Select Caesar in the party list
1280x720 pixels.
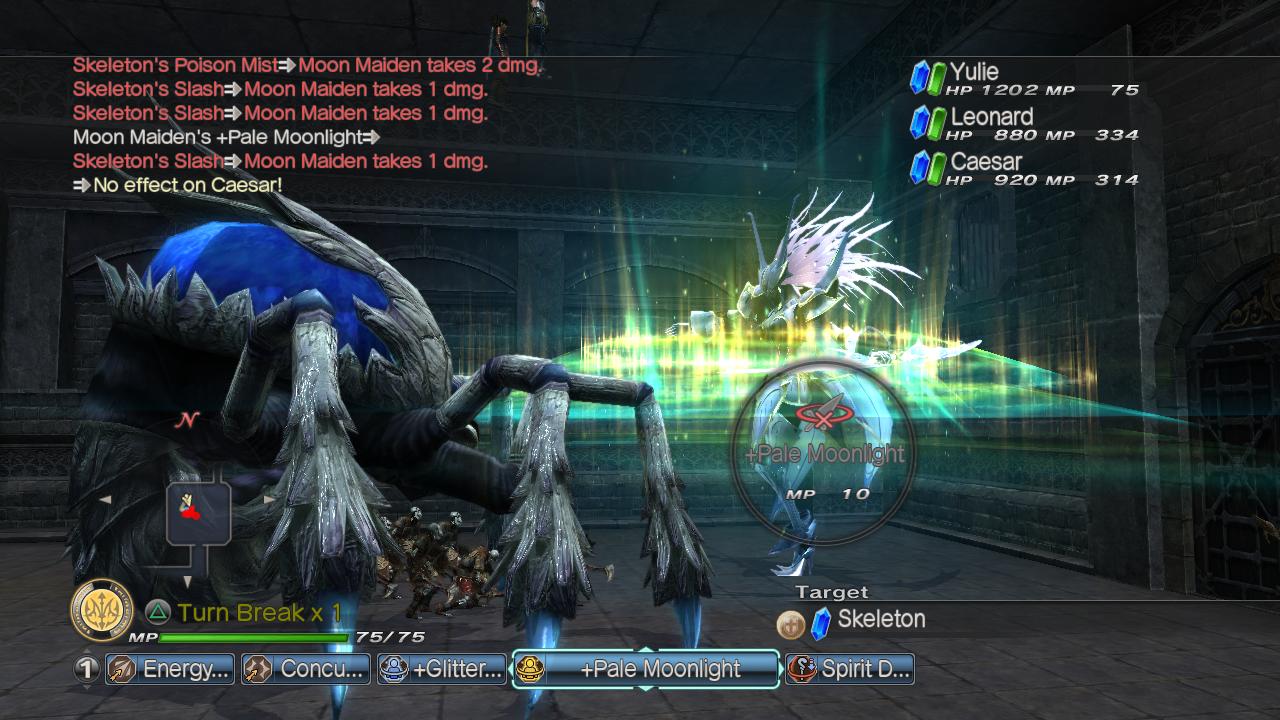pos(1024,168)
